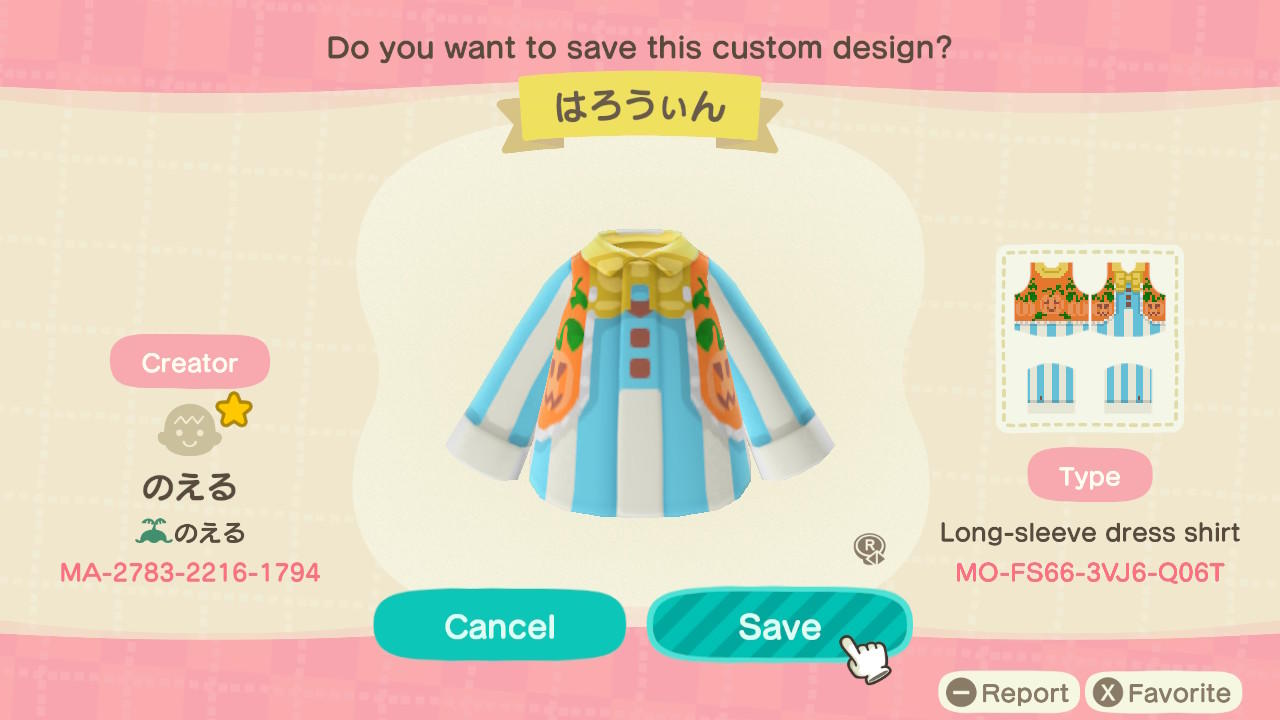Click the Report option
The height and width of the screenshot is (720, 1280).
pos(1028,692)
